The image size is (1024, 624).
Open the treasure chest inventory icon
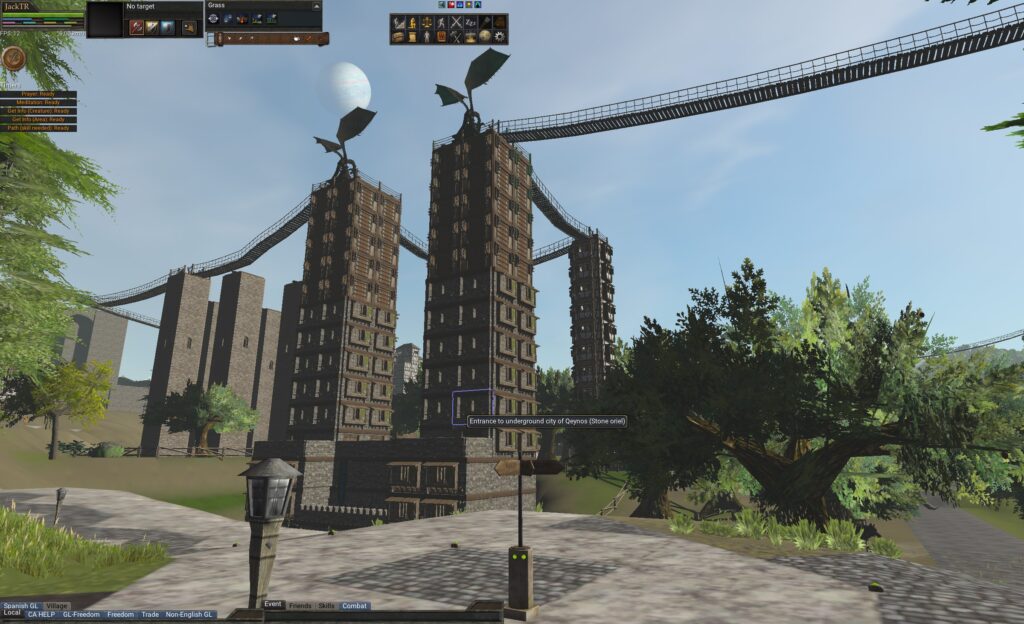(x=397, y=37)
